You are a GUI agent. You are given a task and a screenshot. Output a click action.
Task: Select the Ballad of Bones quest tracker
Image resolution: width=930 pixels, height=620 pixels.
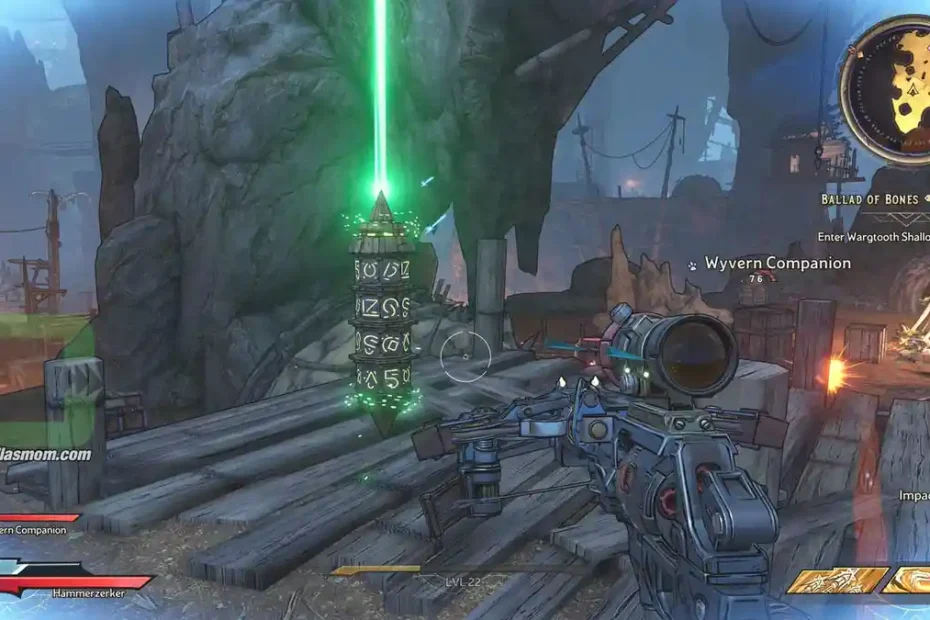coord(870,199)
